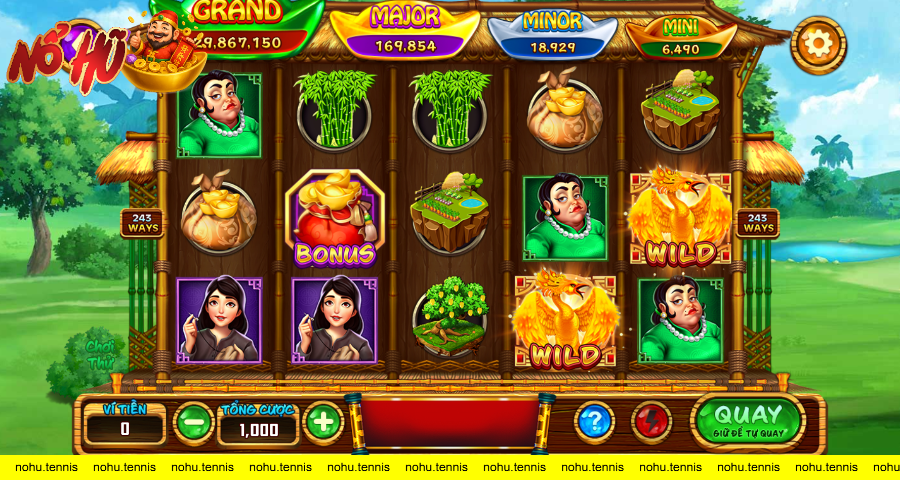900x480 pixels.
Task: Decrease the bet with the green minus button
Action: point(193,422)
